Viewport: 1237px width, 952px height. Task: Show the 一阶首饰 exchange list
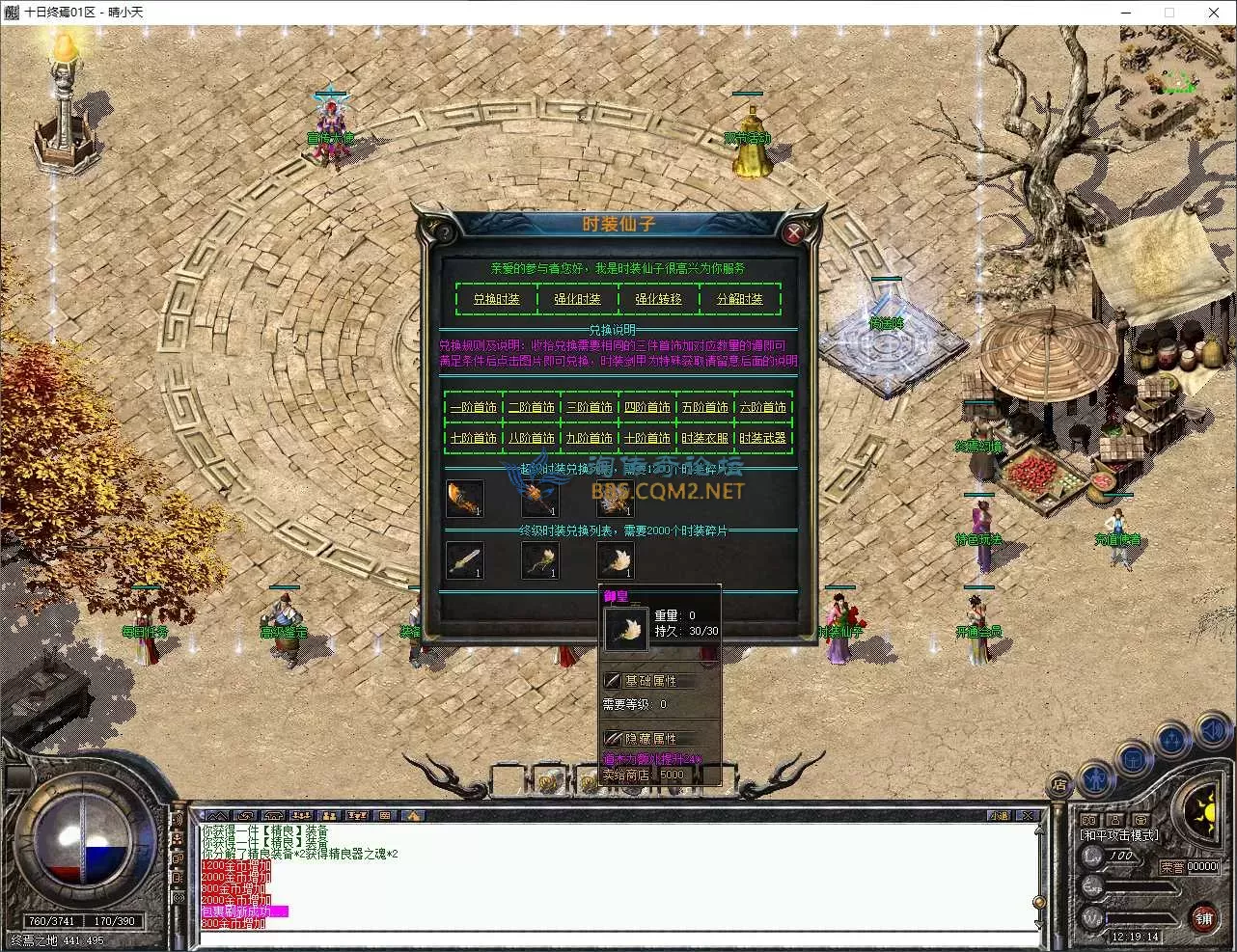(x=474, y=407)
